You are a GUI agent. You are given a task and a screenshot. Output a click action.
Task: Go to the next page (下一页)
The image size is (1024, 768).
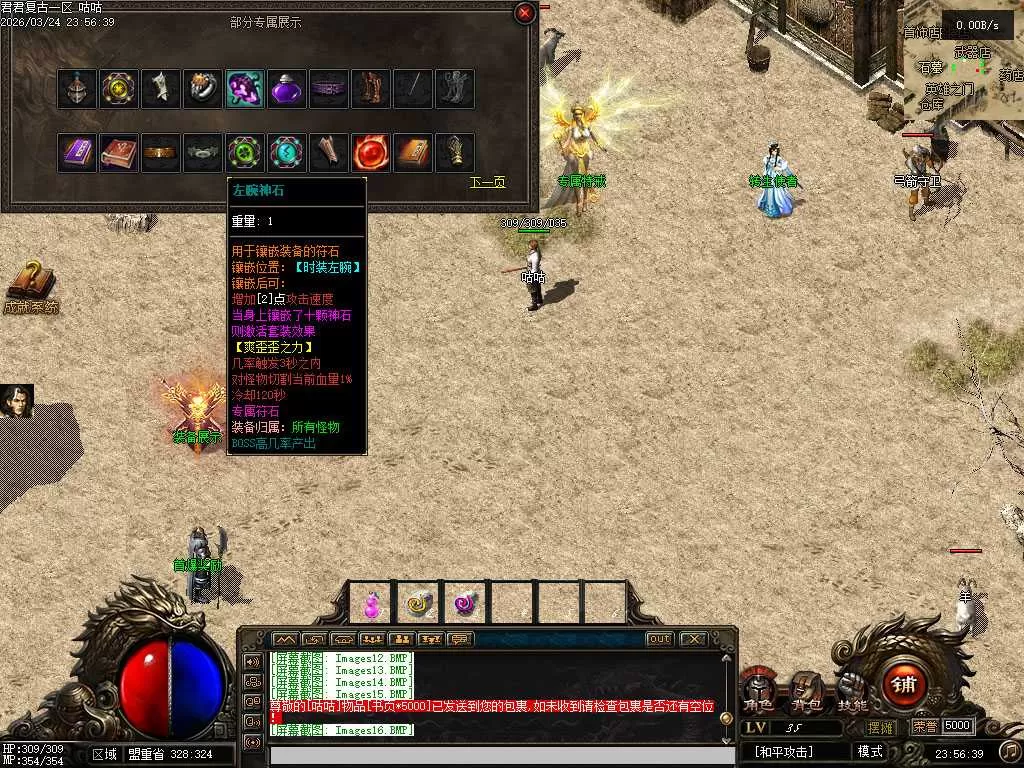[488, 183]
